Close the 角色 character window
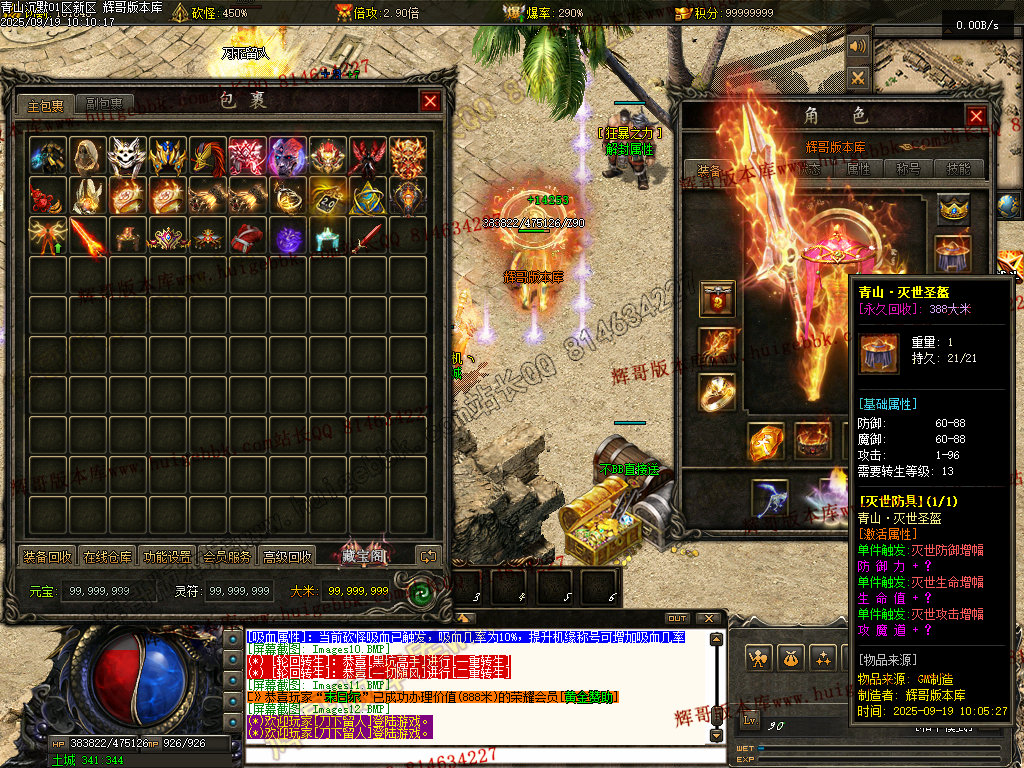This screenshot has height=768, width=1024. 976,116
